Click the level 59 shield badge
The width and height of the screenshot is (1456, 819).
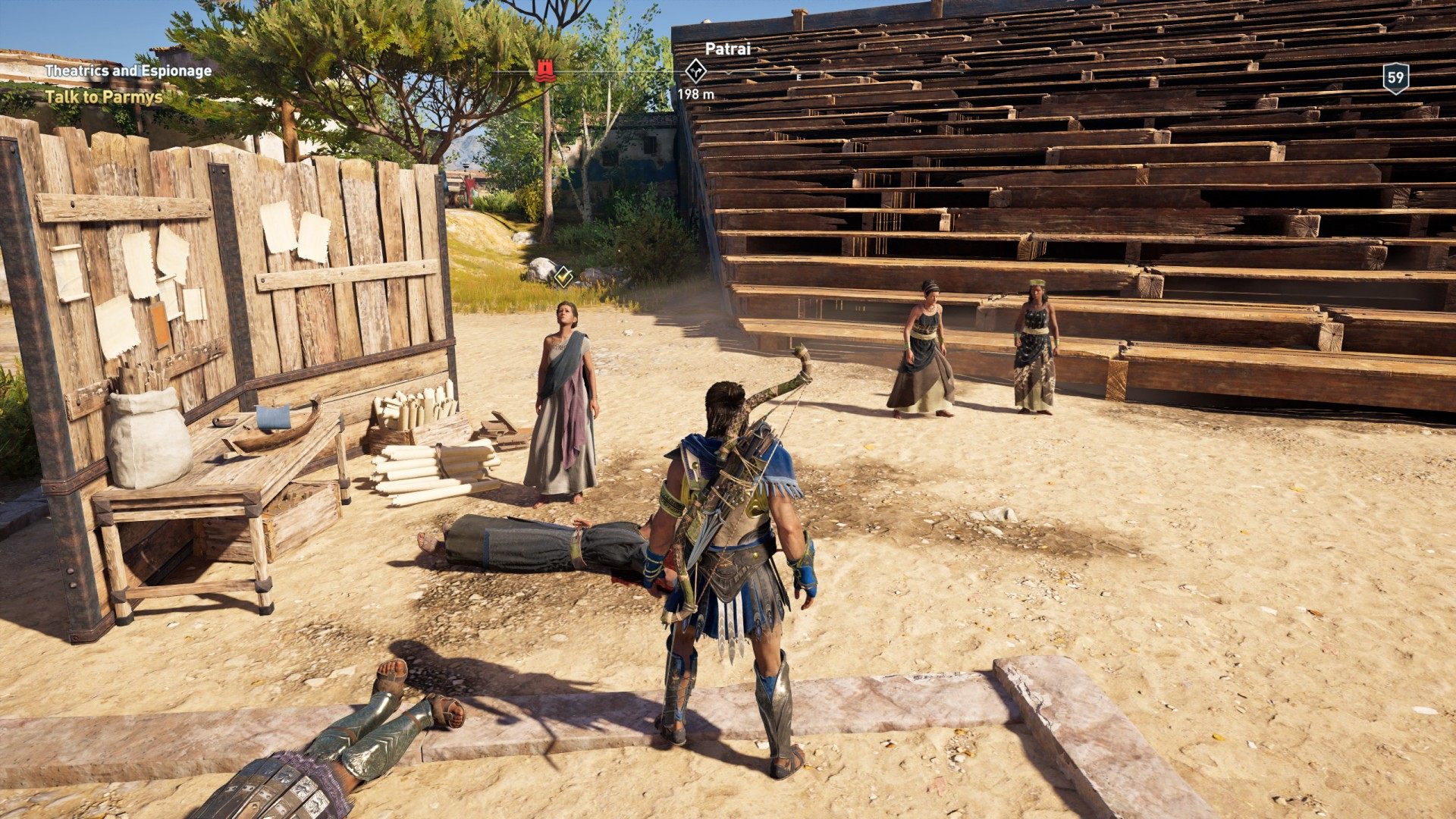(x=1395, y=77)
